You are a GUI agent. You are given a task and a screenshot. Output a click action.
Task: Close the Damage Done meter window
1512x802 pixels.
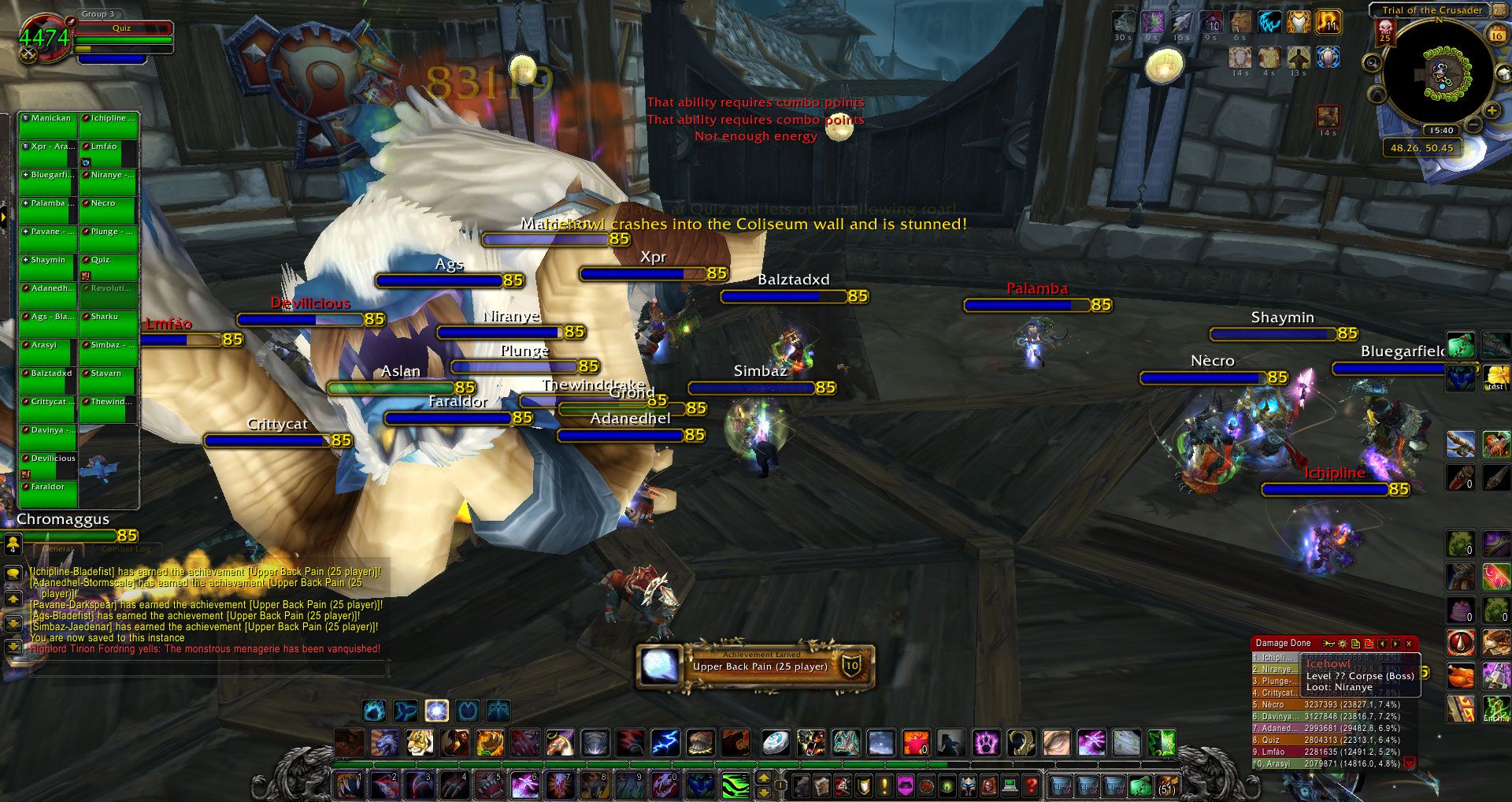click(1409, 644)
